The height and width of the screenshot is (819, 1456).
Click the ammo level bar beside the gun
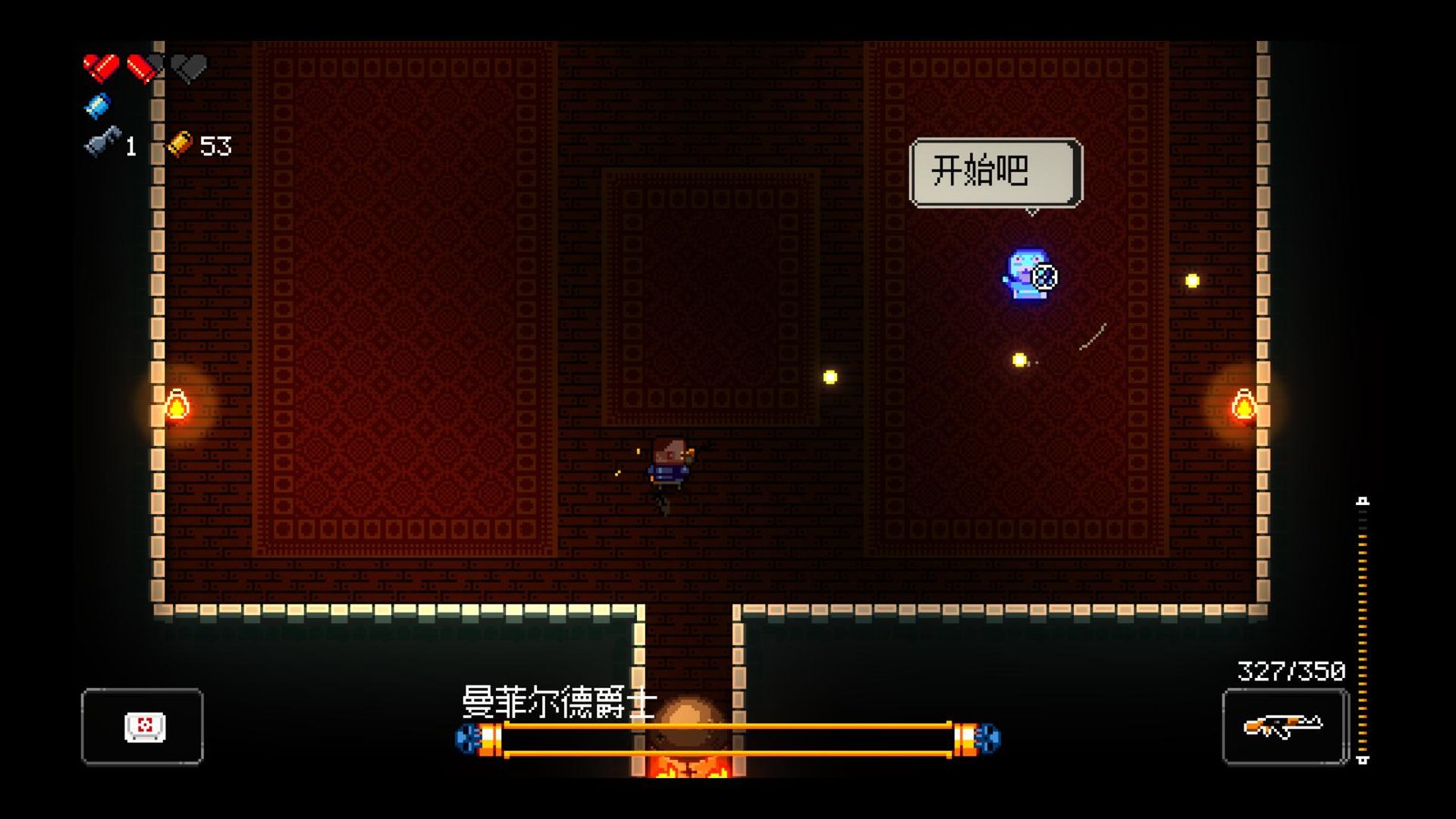1362,628
